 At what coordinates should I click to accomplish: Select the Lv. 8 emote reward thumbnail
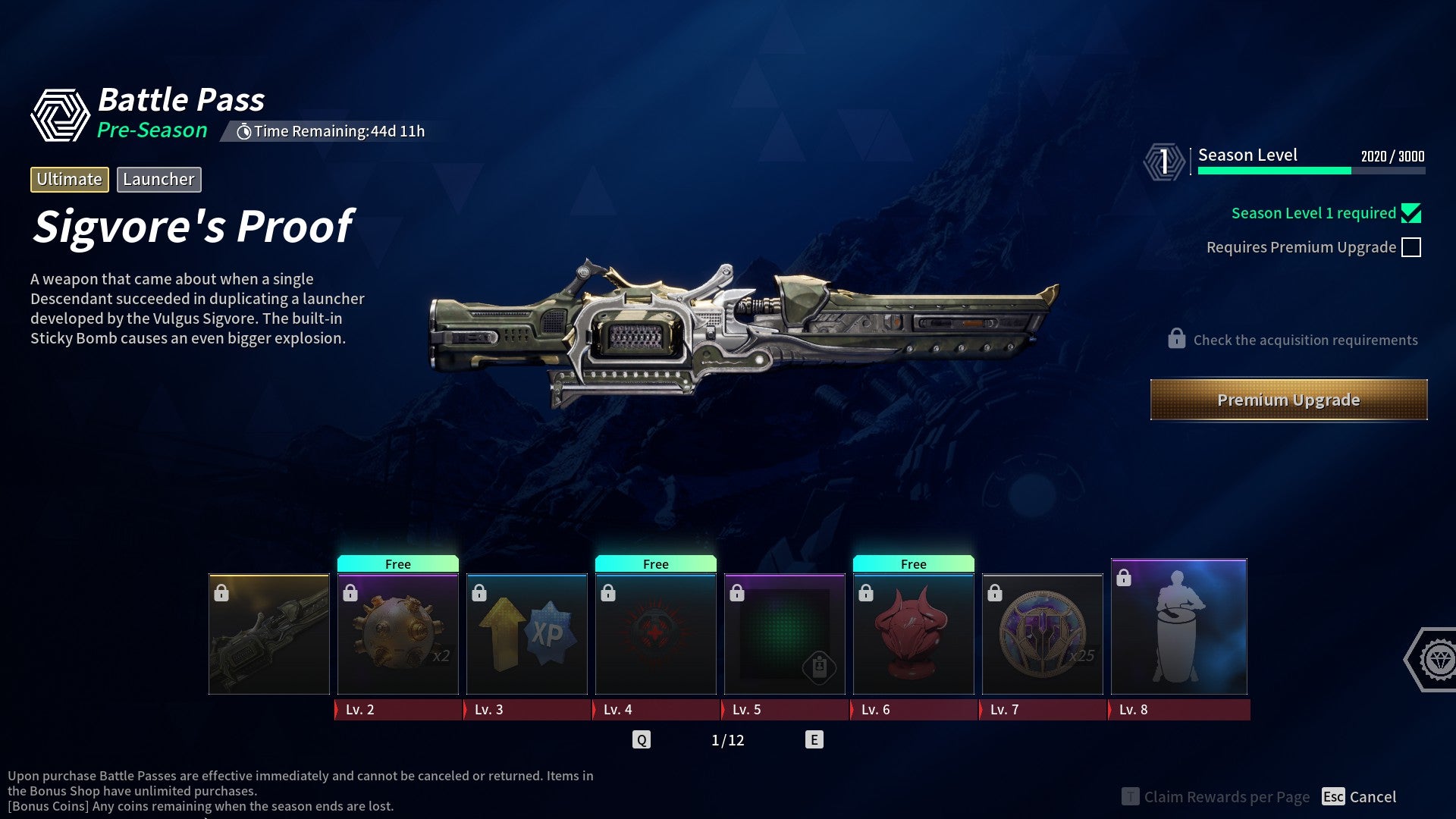pos(1178,626)
